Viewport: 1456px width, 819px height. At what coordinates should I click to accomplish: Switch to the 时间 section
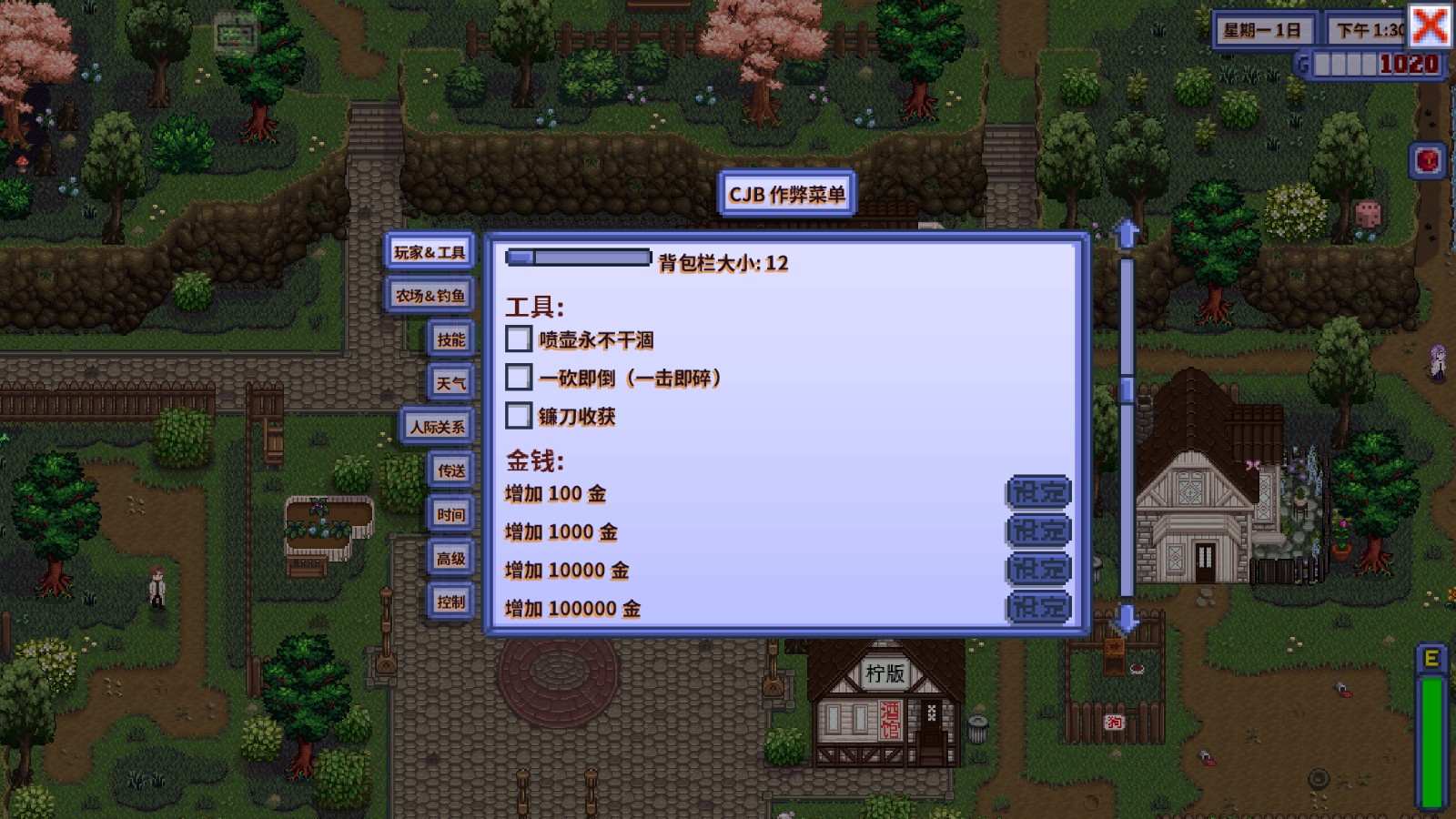[x=450, y=514]
